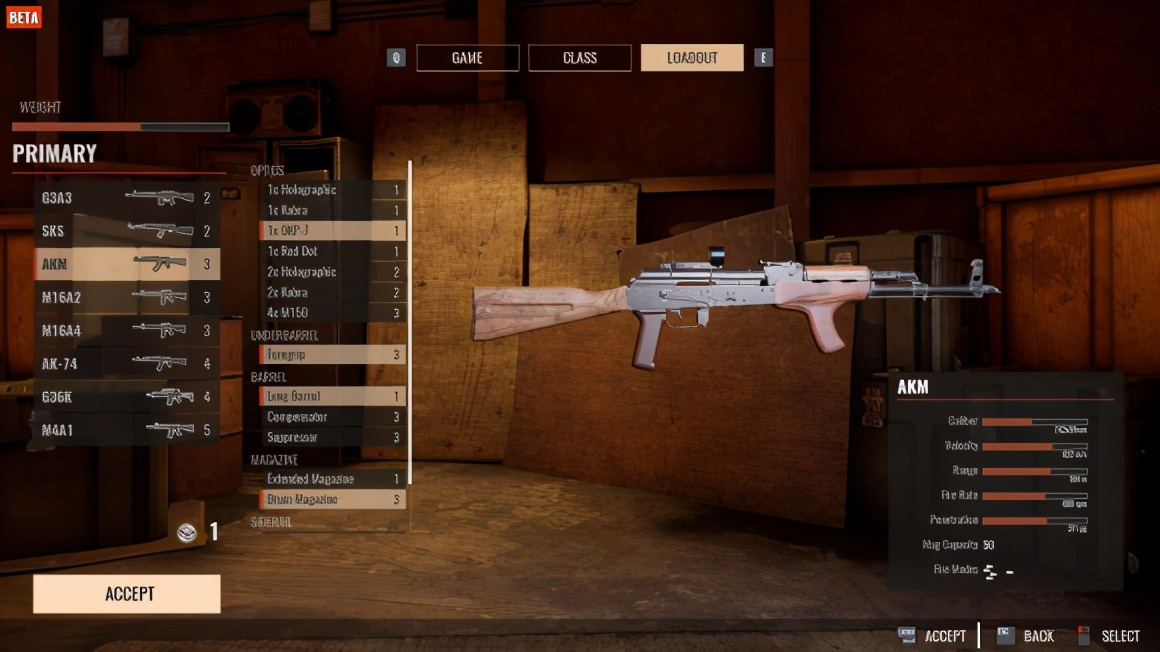Choose the G36K rifle
Image resolution: width=1160 pixels, height=652 pixels.
(126, 397)
